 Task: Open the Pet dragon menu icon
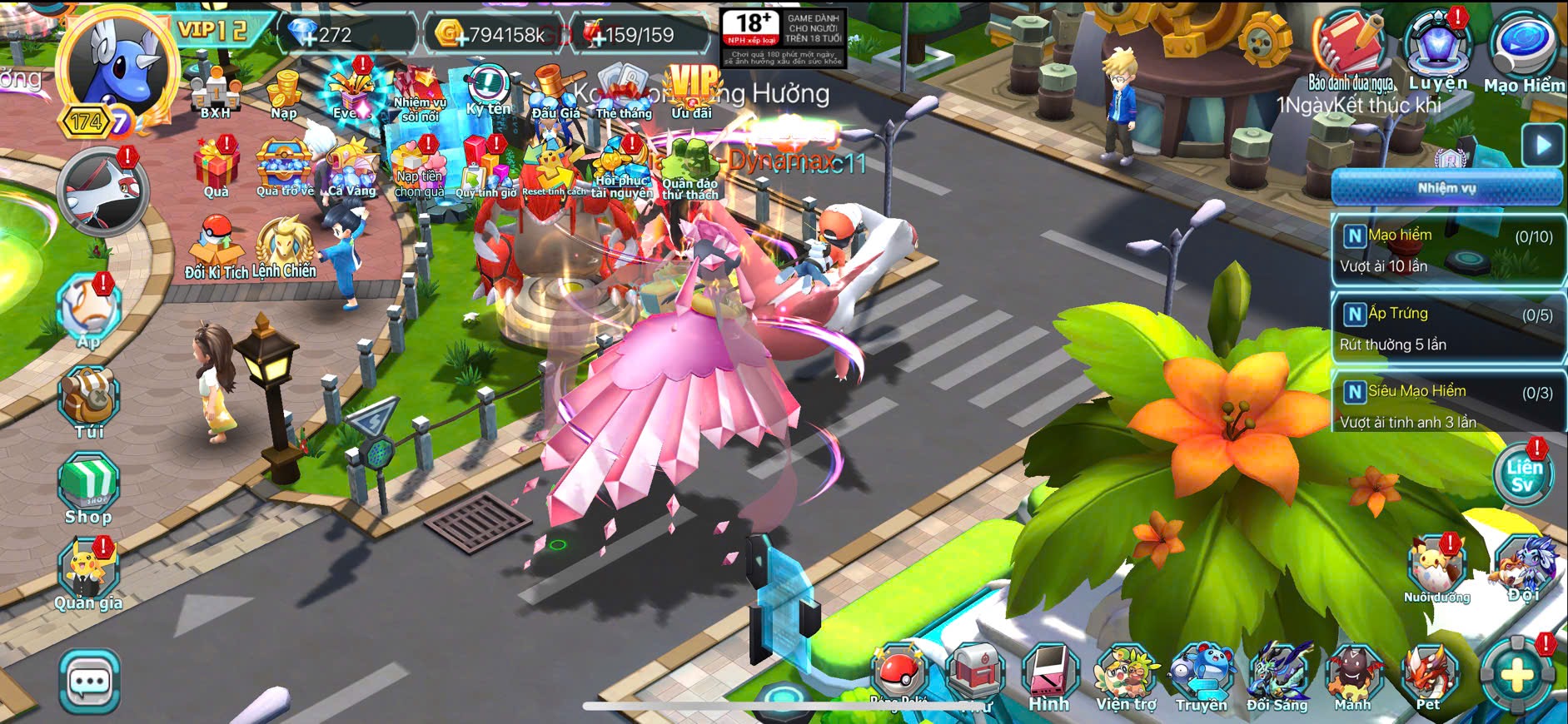coord(1428,679)
